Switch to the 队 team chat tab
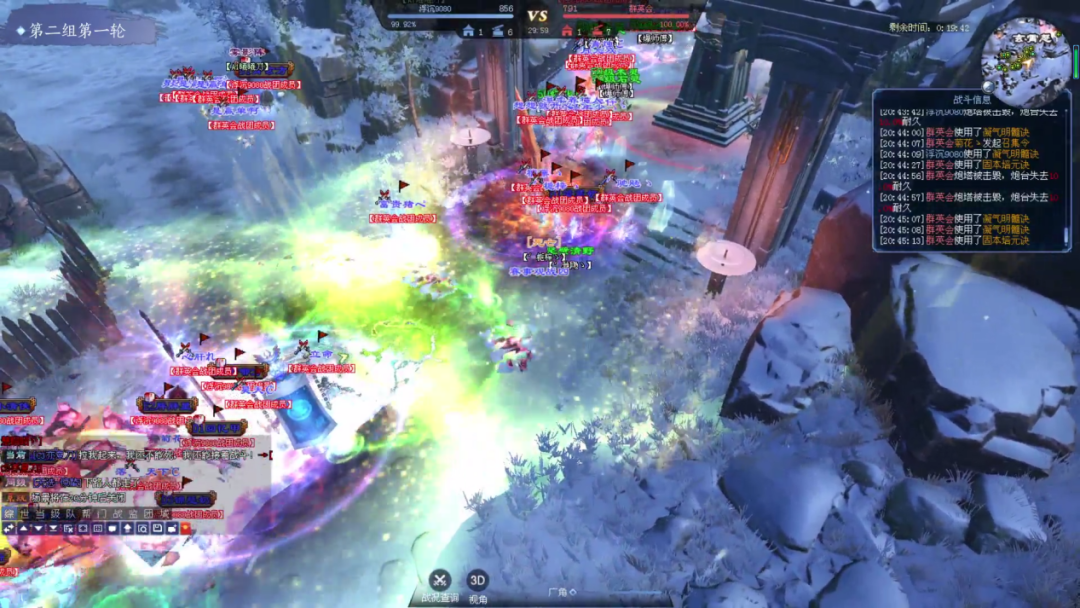This screenshot has height=608, width=1080. coord(70,513)
